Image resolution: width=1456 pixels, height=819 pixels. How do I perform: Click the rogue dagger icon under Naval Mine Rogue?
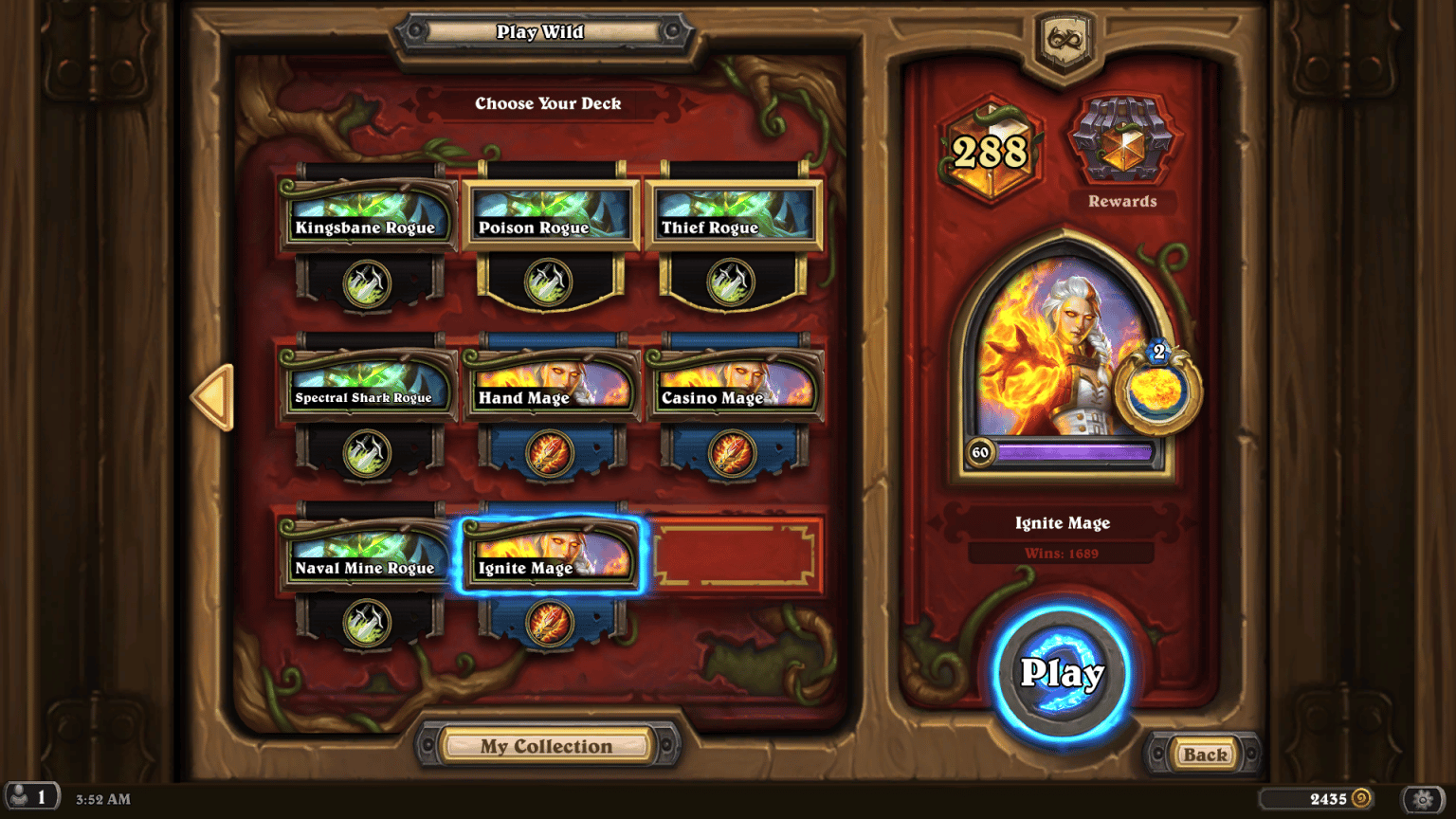[369, 622]
